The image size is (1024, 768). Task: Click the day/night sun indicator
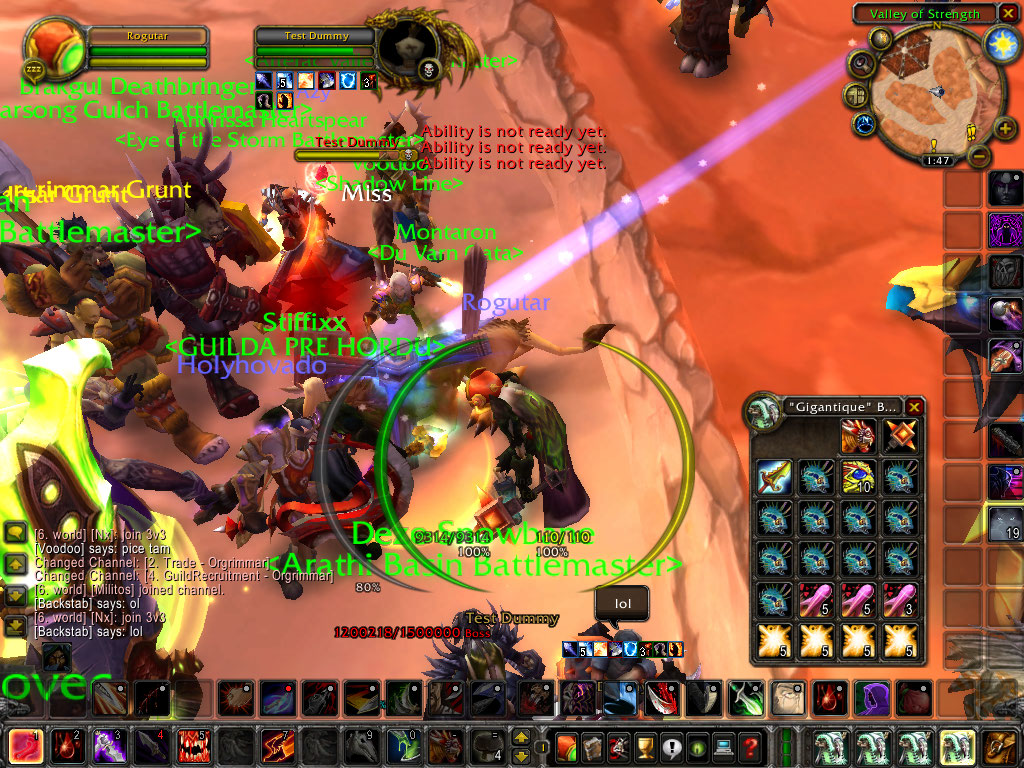coord(1000,43)
